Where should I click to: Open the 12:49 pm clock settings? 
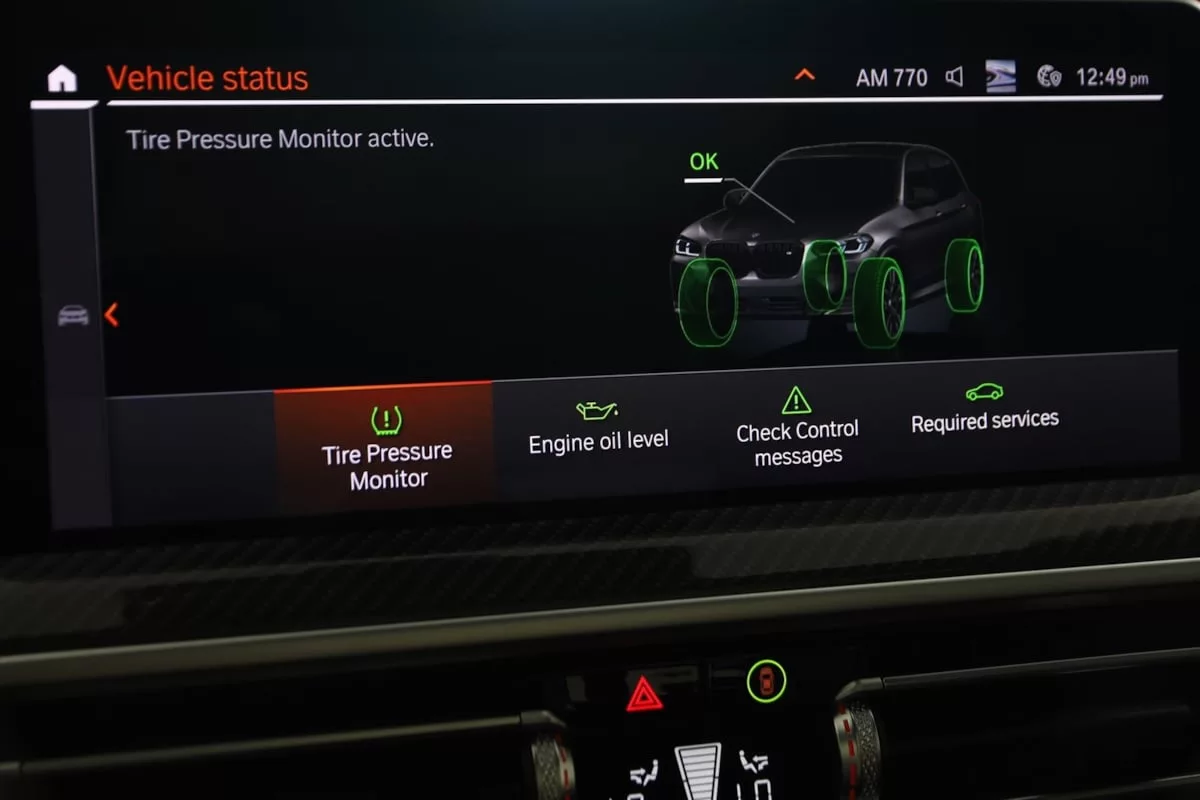point(1111,77)
